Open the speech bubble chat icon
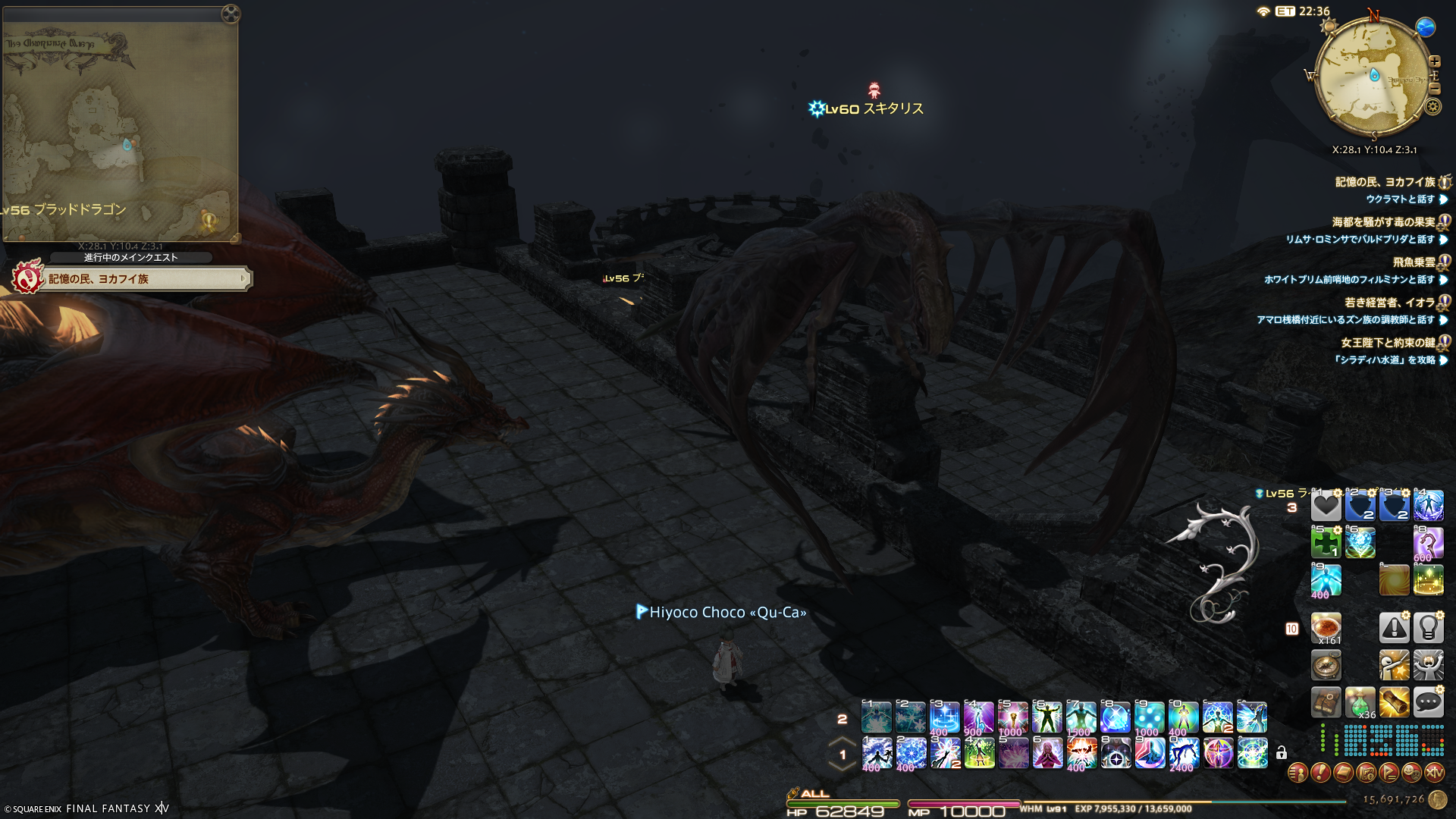The width and height of the screenshot is (1456, 819). 1428,702
